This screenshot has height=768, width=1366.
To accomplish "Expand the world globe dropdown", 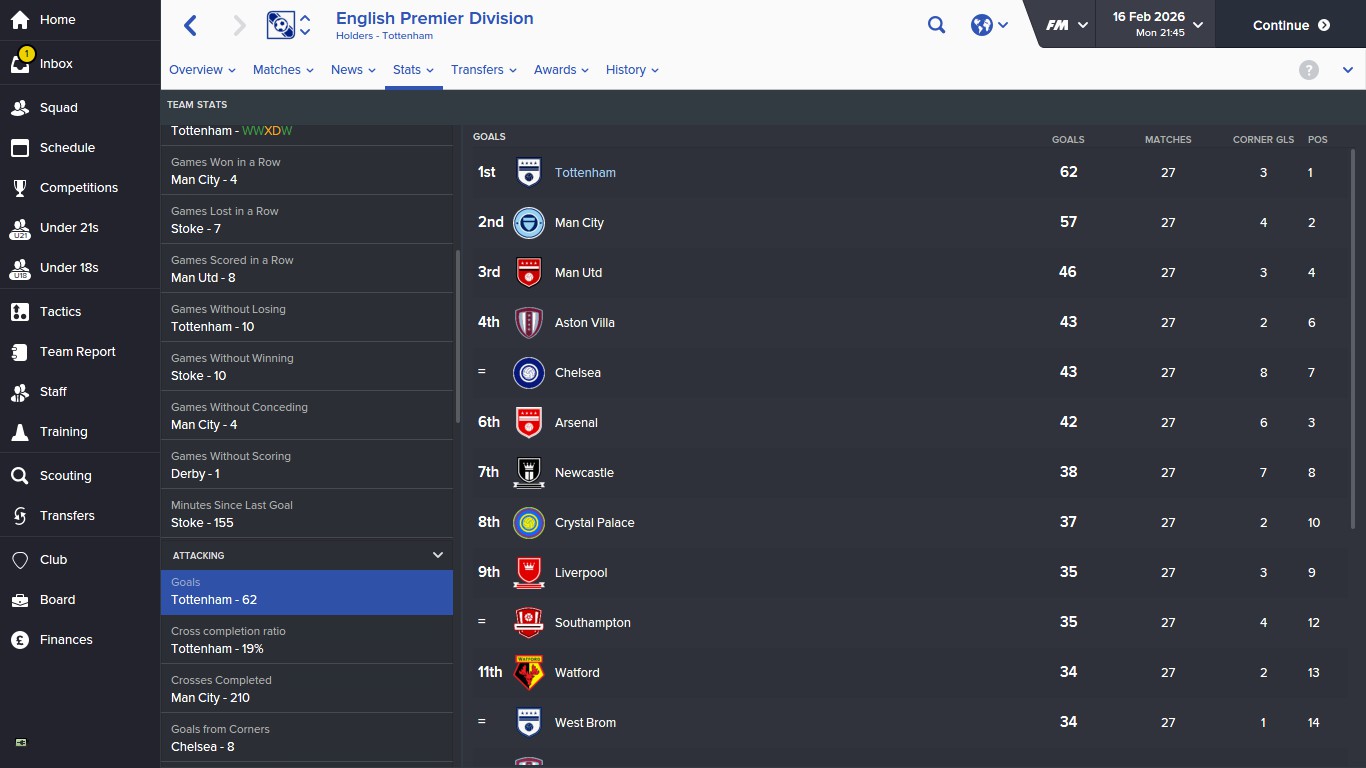I will pyautogui.click(x=988, y=24).
